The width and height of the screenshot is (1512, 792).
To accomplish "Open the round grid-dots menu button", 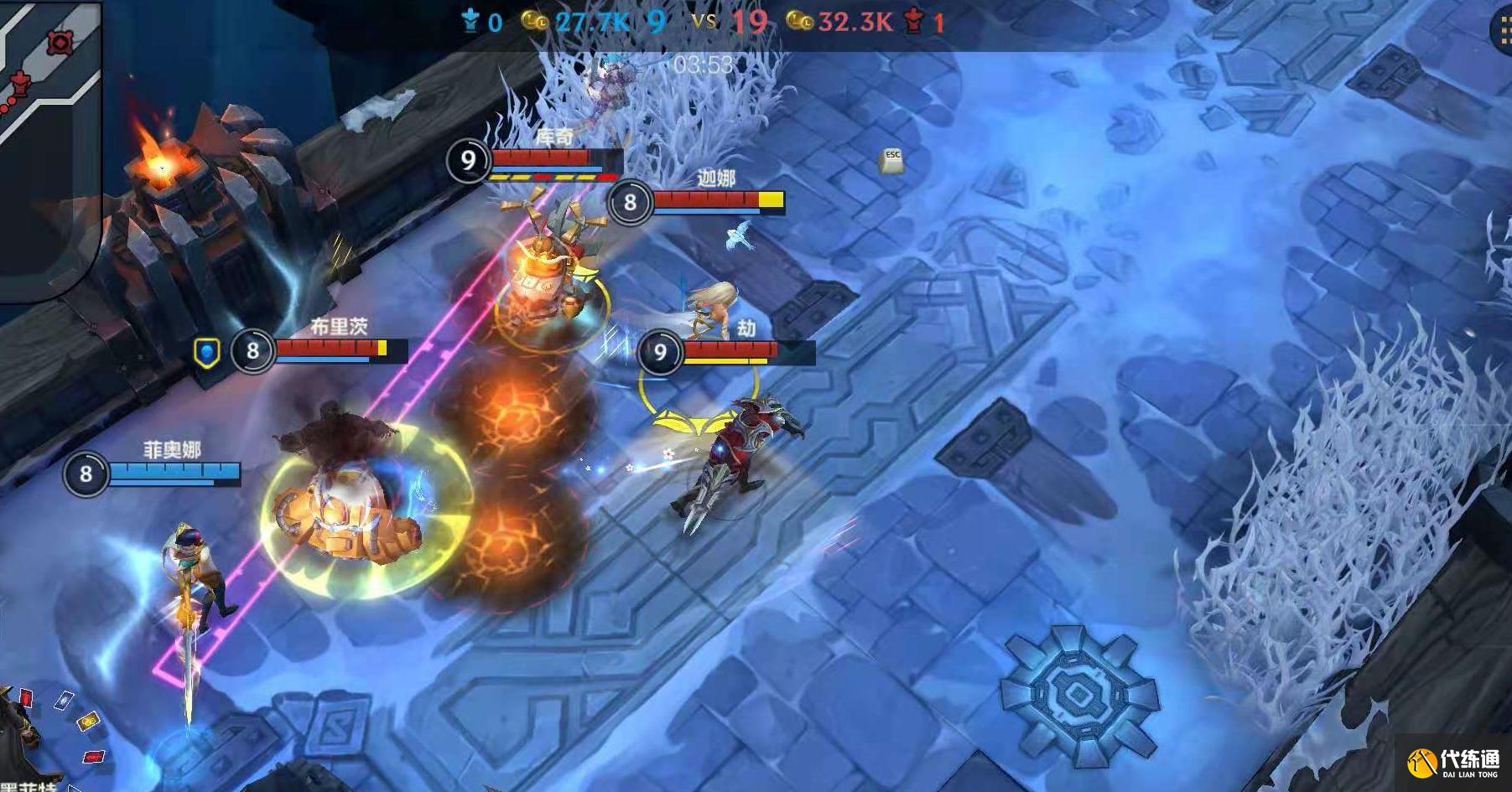I will [x=1502, y=29].
